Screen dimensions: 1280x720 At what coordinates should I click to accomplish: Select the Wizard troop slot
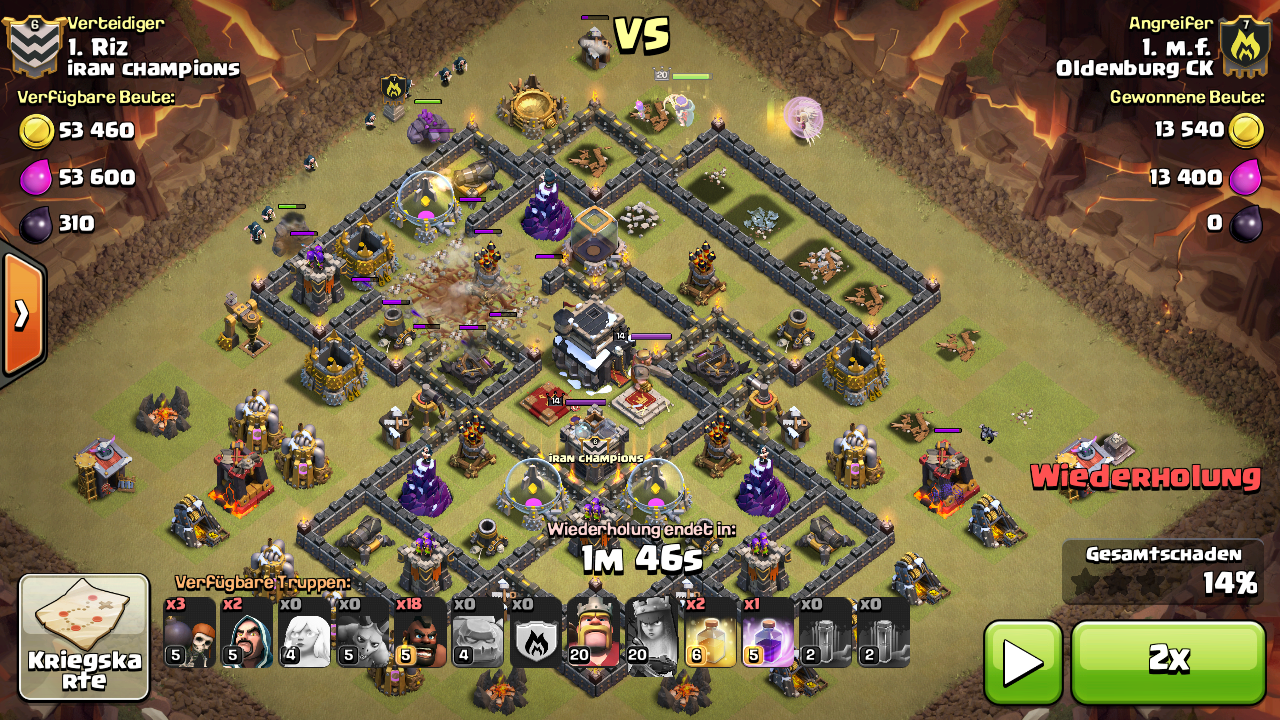(247, 632)
